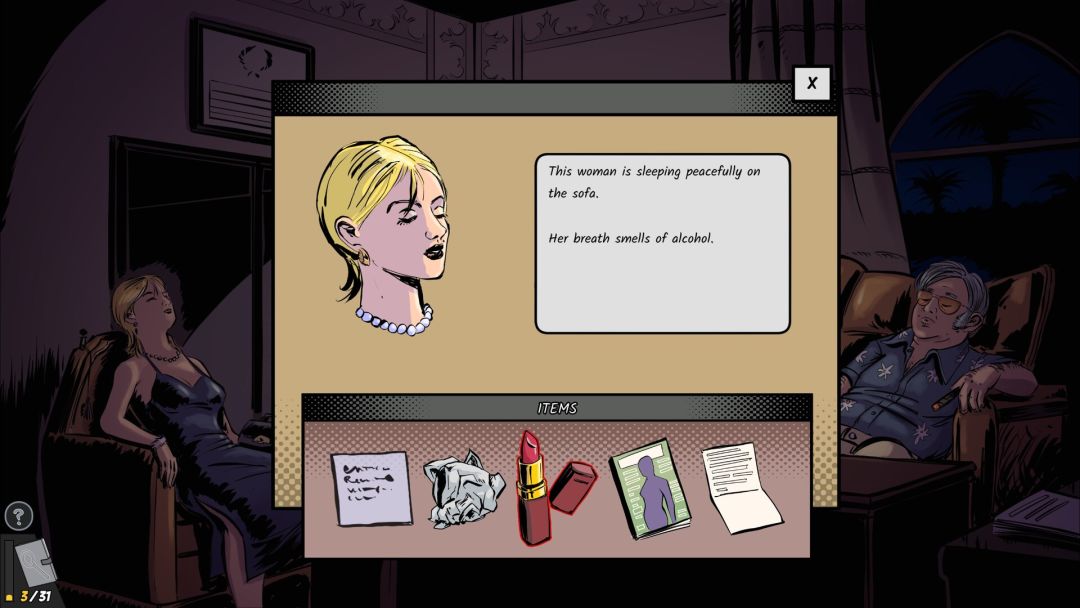Screen dimensions: 1080x608
Task: Open the notebook clue journal
Action: [38, 564]
